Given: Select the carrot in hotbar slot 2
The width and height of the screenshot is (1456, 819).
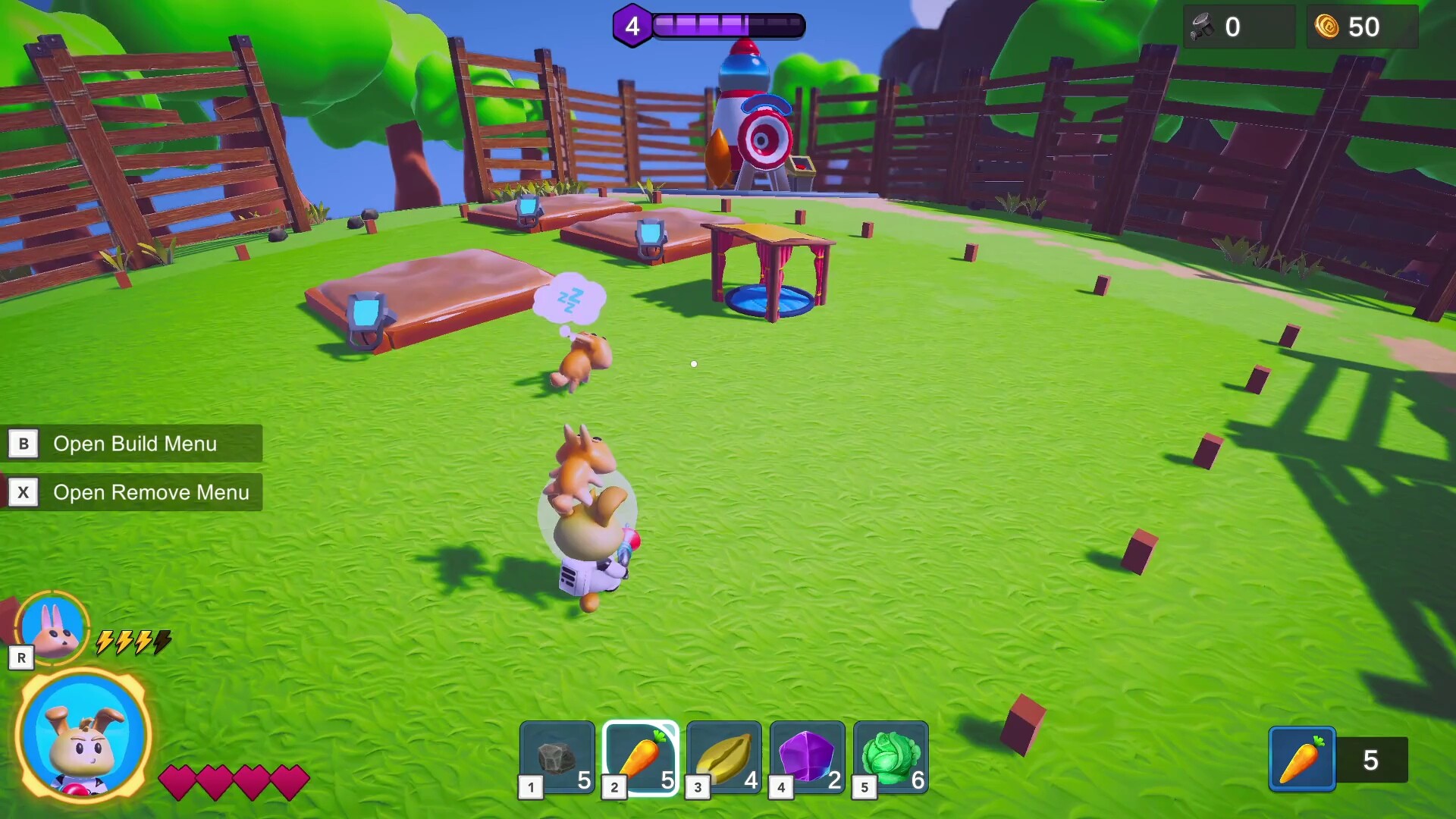Looking at the screenshot, I should click(x=641, y=756).
